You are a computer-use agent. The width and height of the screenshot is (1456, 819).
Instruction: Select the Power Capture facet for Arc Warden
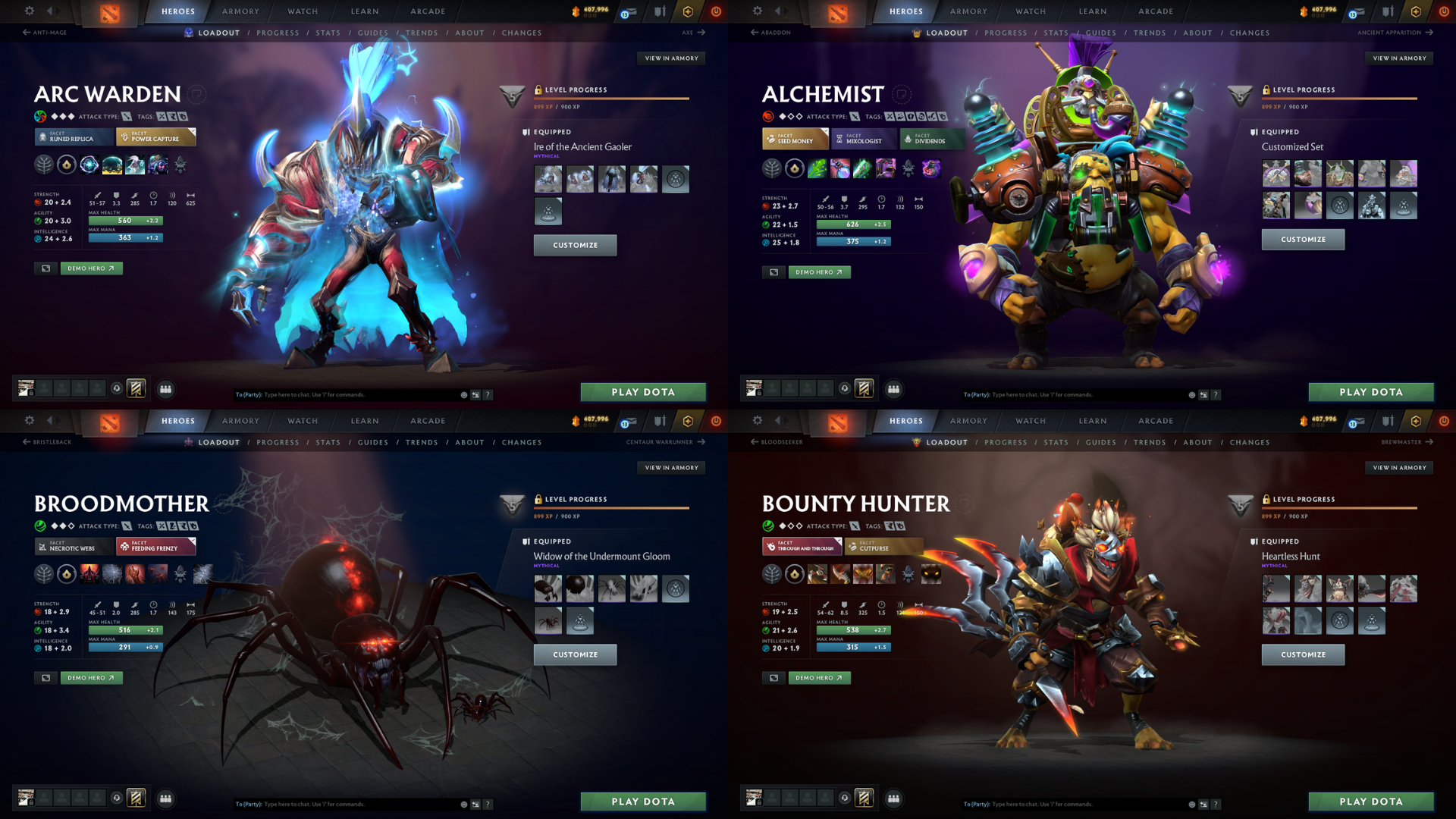(x=155, y=137)
